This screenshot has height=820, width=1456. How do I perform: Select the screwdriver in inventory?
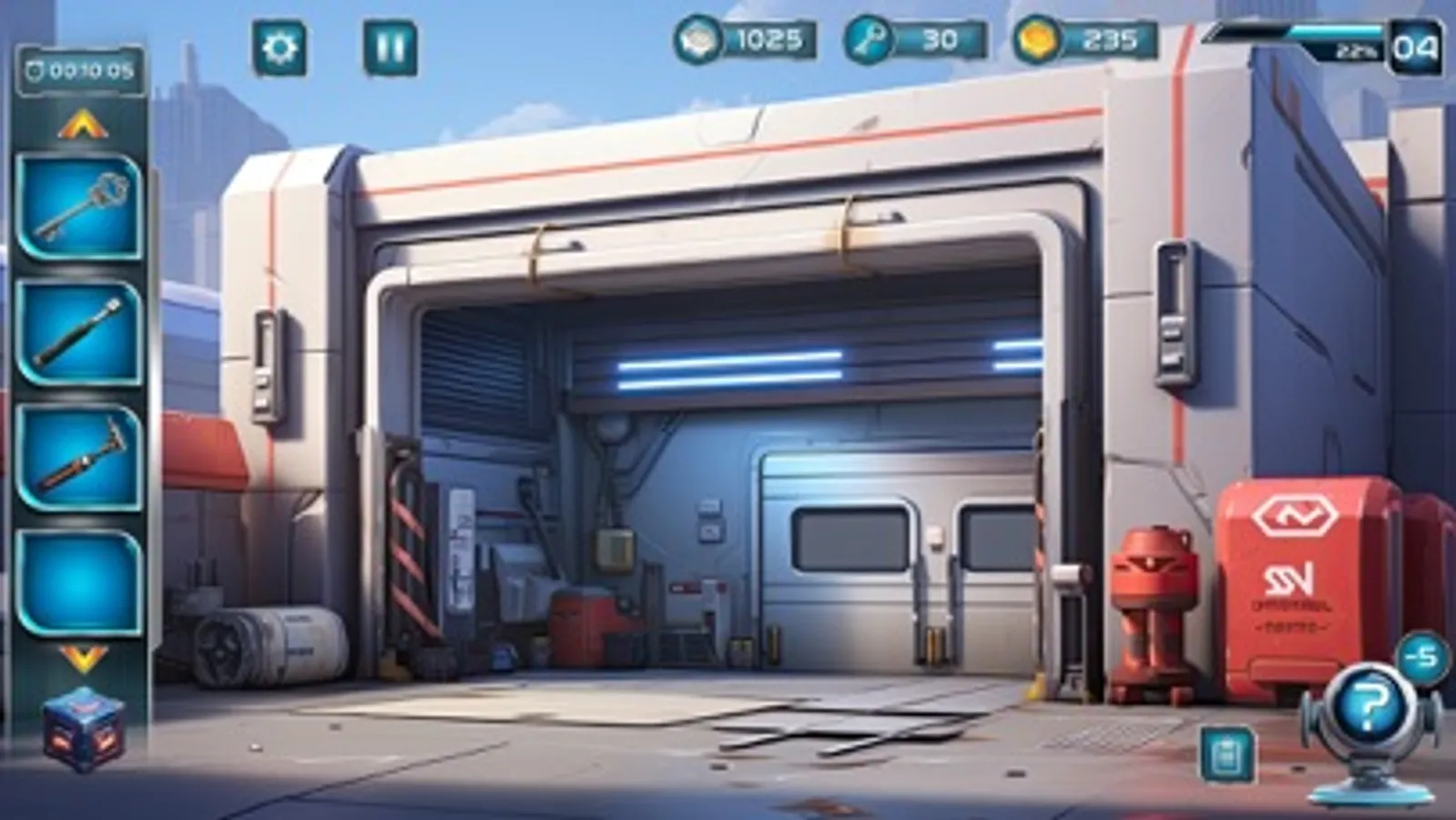pos(80,331)
